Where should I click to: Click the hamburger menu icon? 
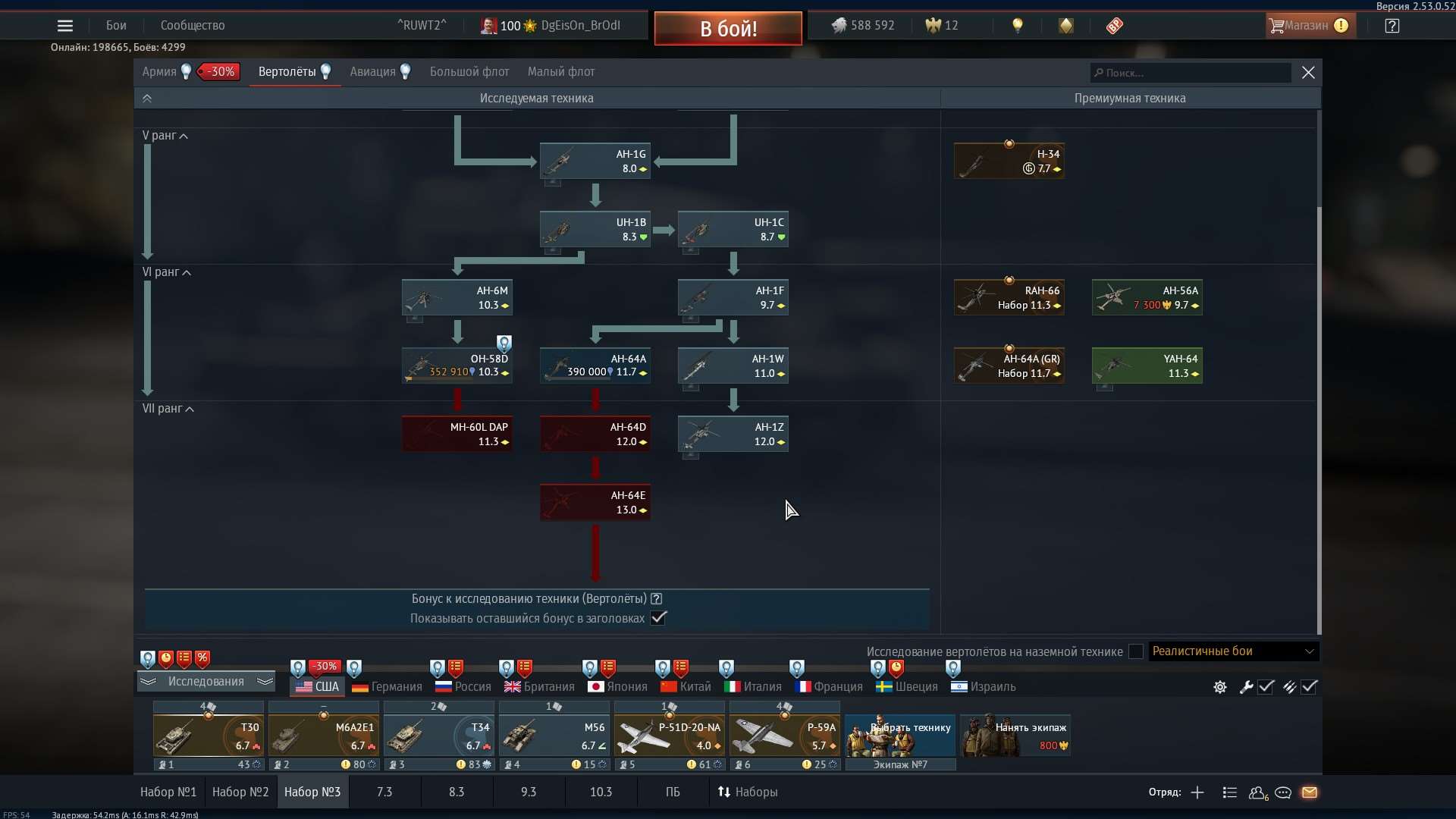coord(65,25)
